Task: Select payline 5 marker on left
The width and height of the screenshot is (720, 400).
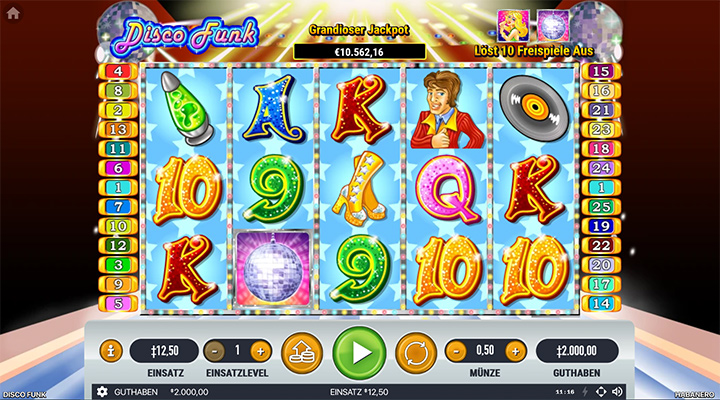Action: (118, 303)
